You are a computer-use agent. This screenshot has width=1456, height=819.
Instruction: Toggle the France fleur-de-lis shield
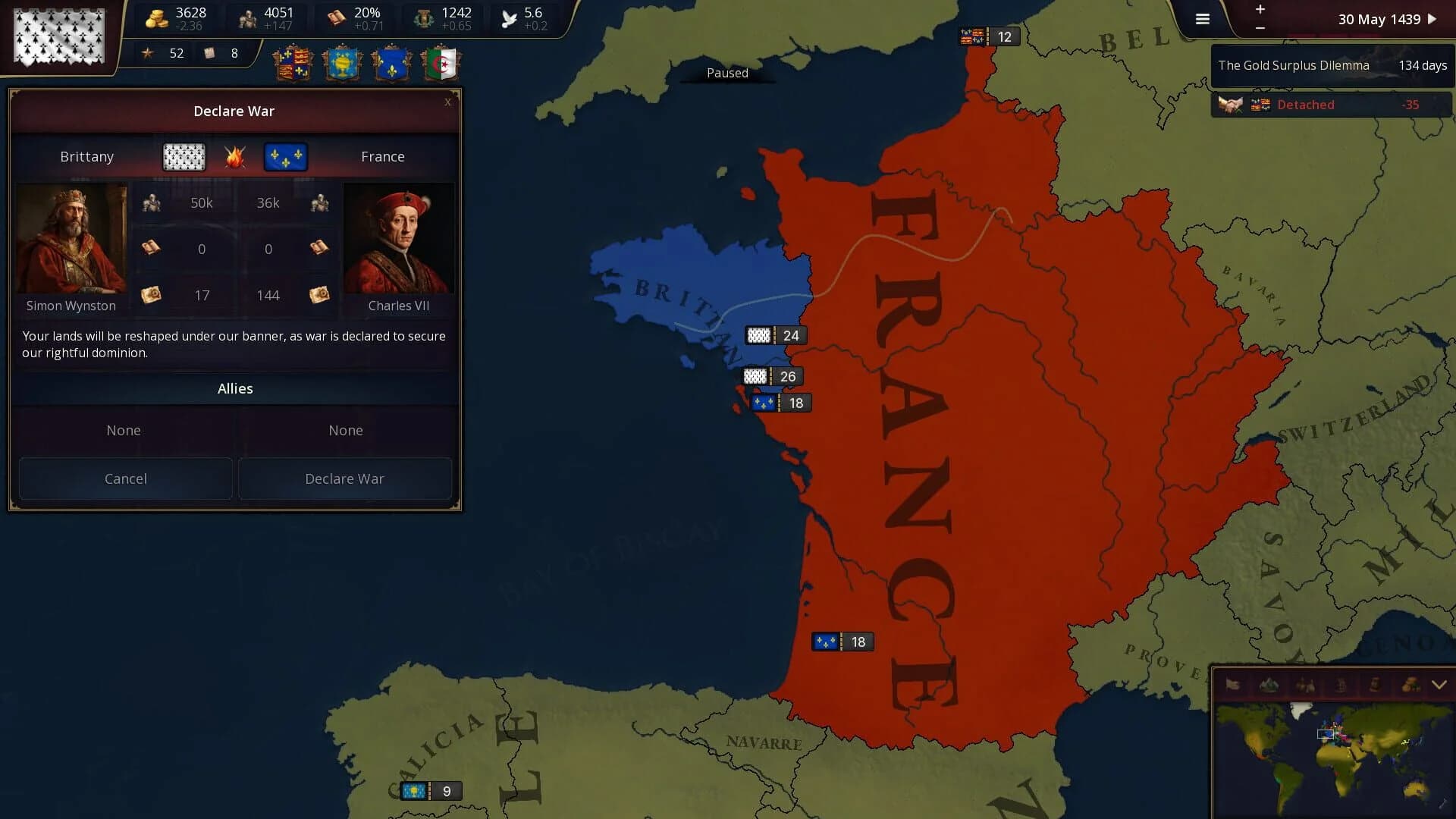[391, 63]
